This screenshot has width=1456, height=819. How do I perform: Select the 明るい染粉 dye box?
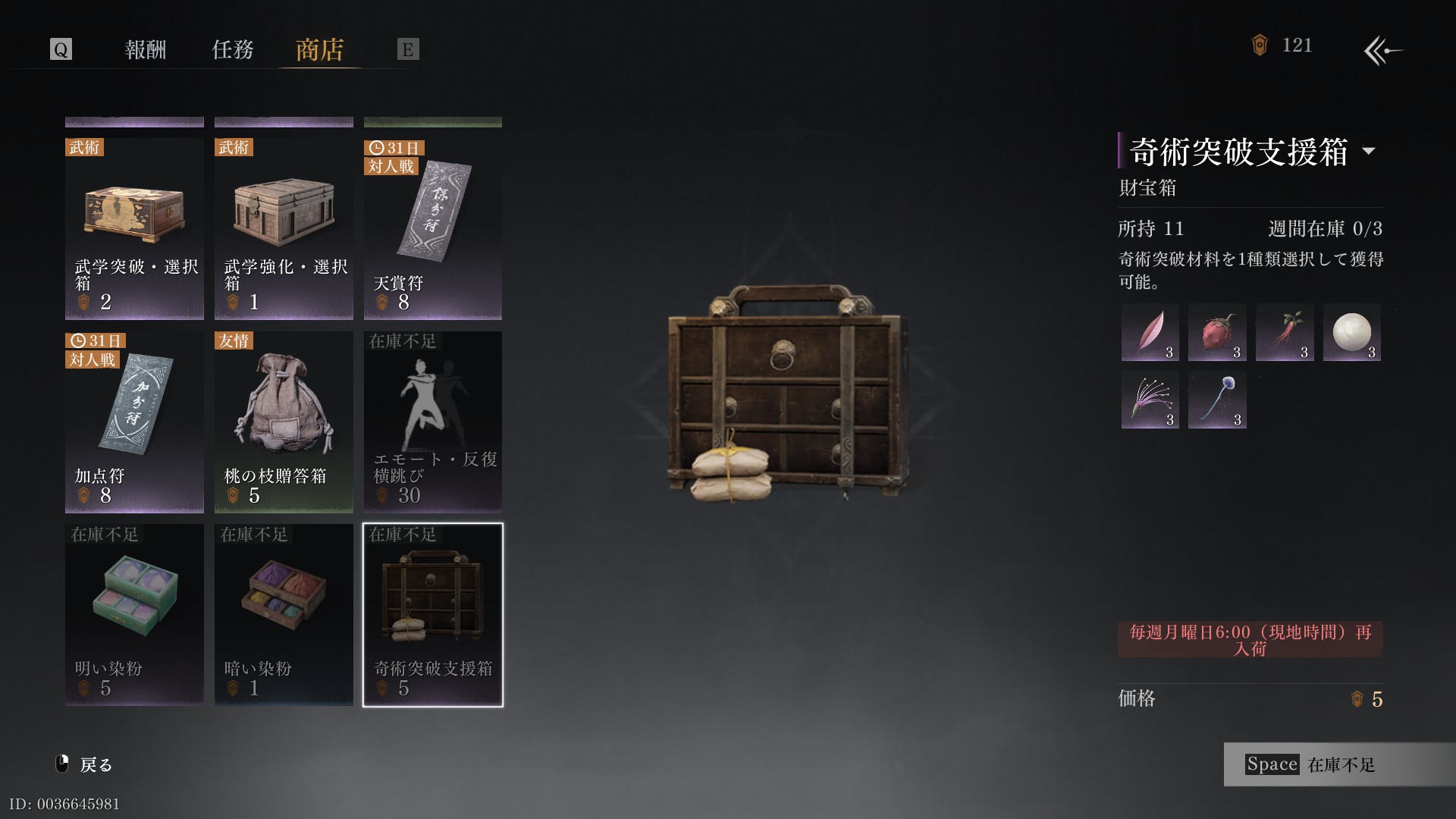point(134,614)
